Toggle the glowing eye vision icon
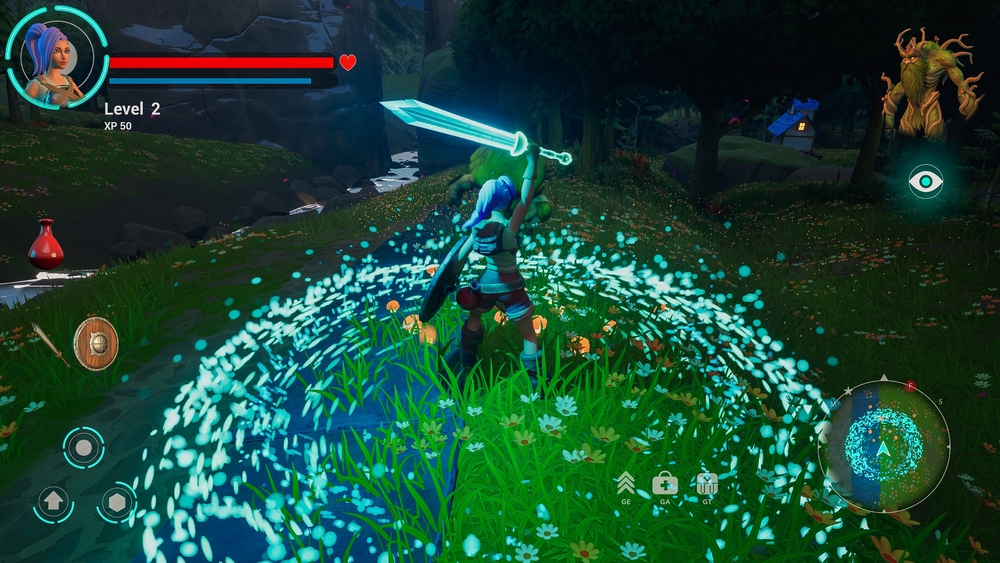 pyautogui.click(x=926, y=181)
